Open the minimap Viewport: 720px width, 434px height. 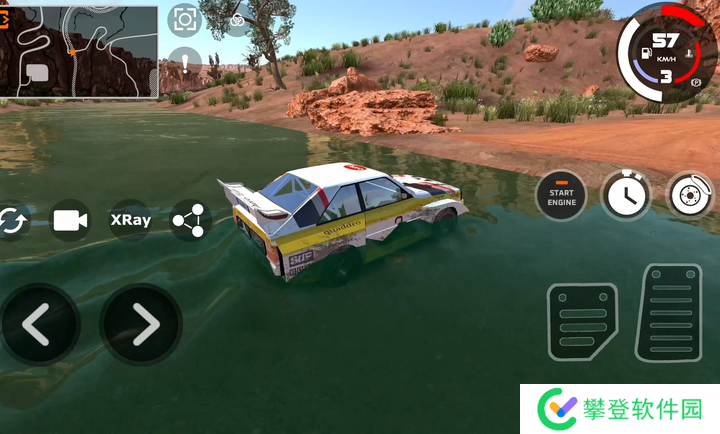(x=80, y=50)
